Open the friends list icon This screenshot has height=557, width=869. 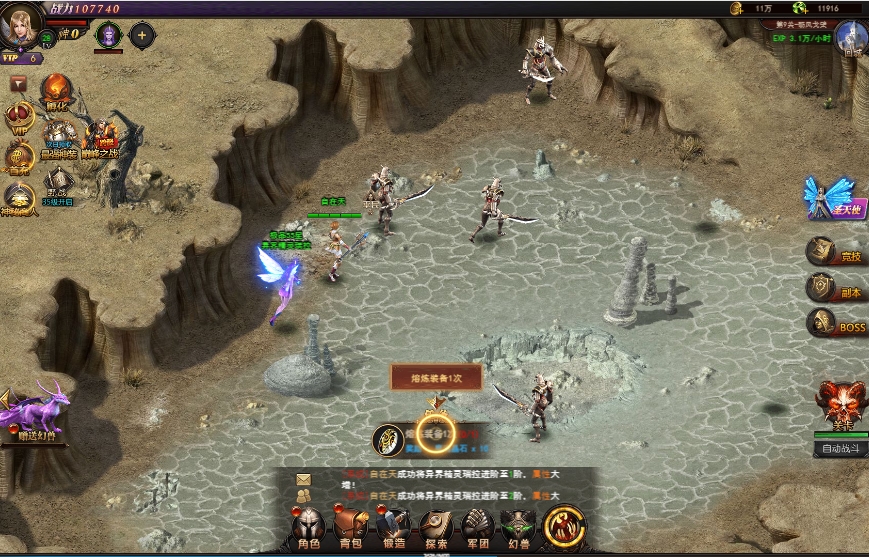[303, 494]
